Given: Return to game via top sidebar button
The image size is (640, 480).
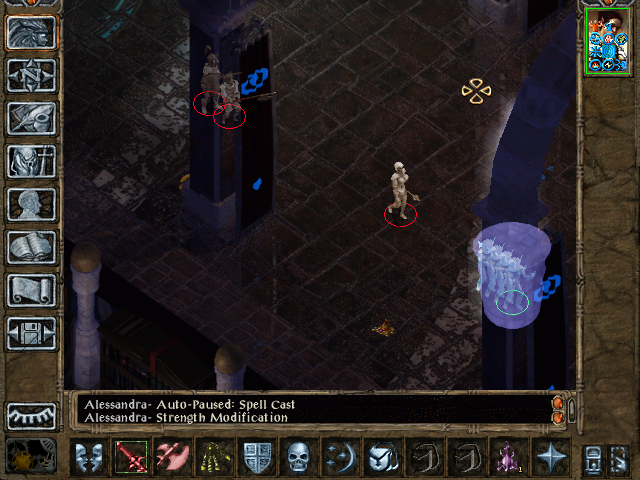Looking at the screenshot, I should tap(31, 32).
